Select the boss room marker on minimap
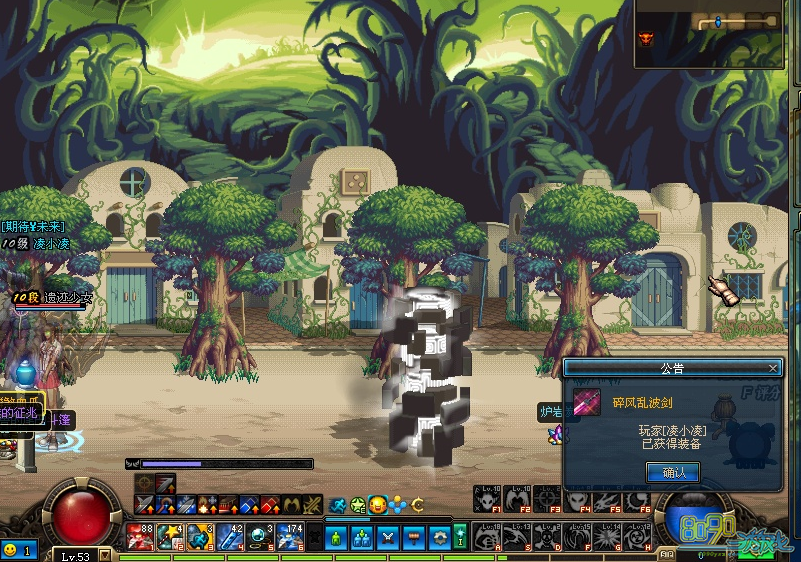This screenshot has width=801, height=562. (x=645, y=39)
